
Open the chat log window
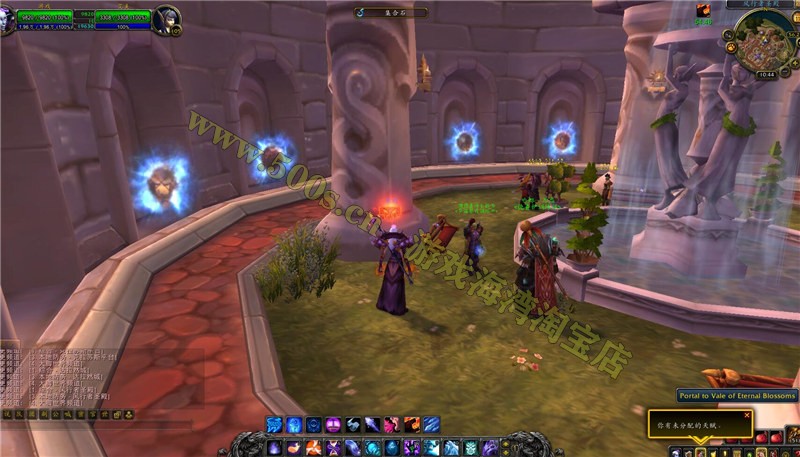[x=70, y=378]
